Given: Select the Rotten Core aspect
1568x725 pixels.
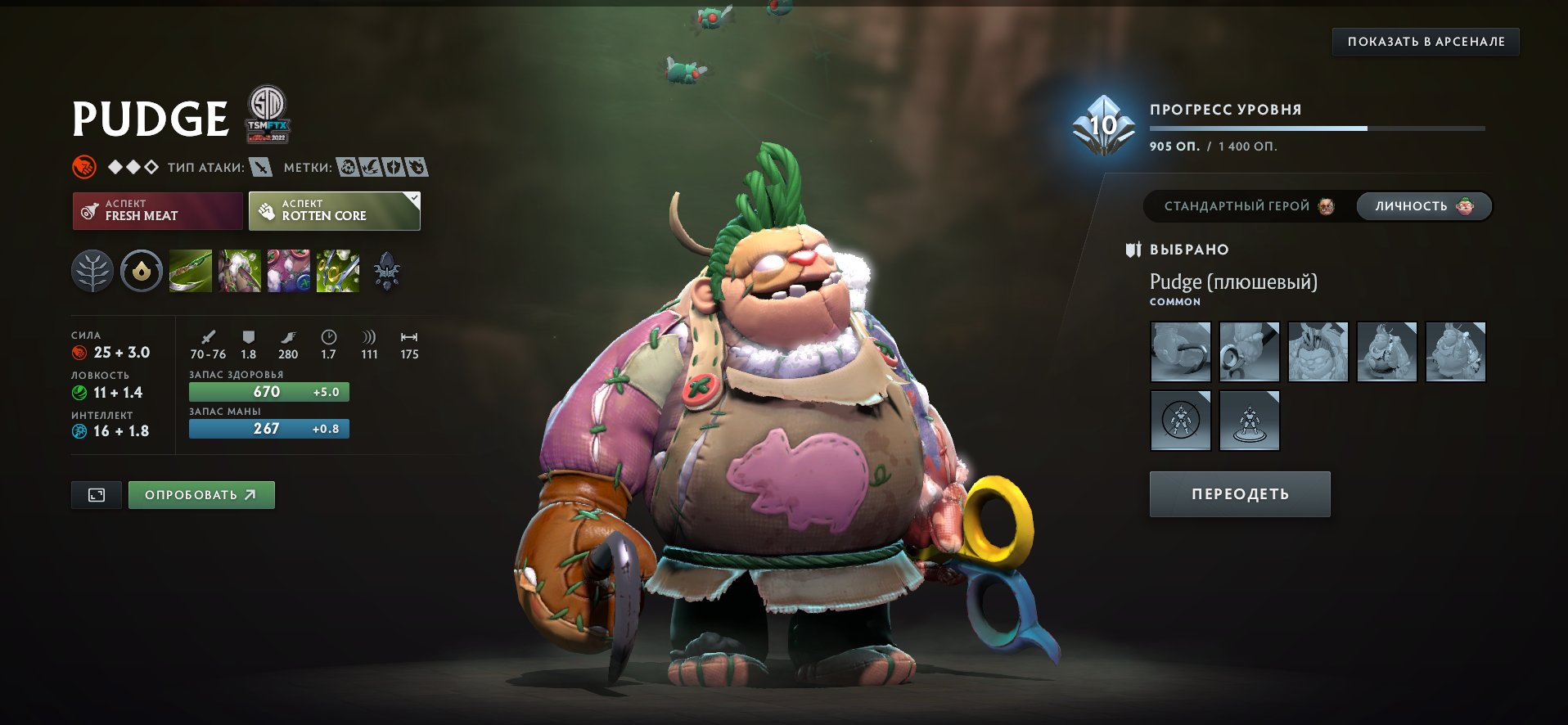Looking at the screenshot, I should pyautogui.click(x=333, y=210).
